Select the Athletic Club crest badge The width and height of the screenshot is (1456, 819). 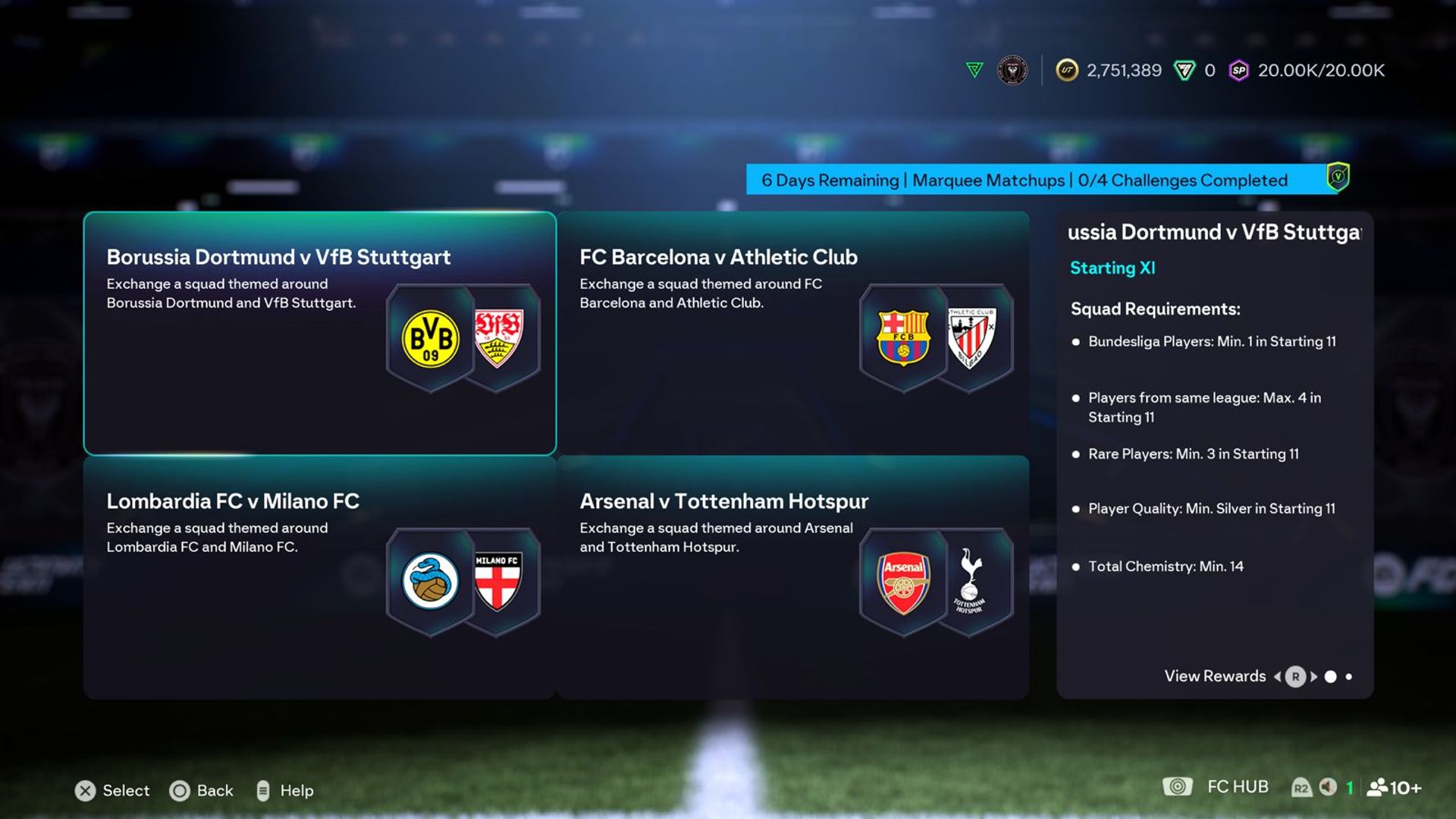(x=973, y=338)
